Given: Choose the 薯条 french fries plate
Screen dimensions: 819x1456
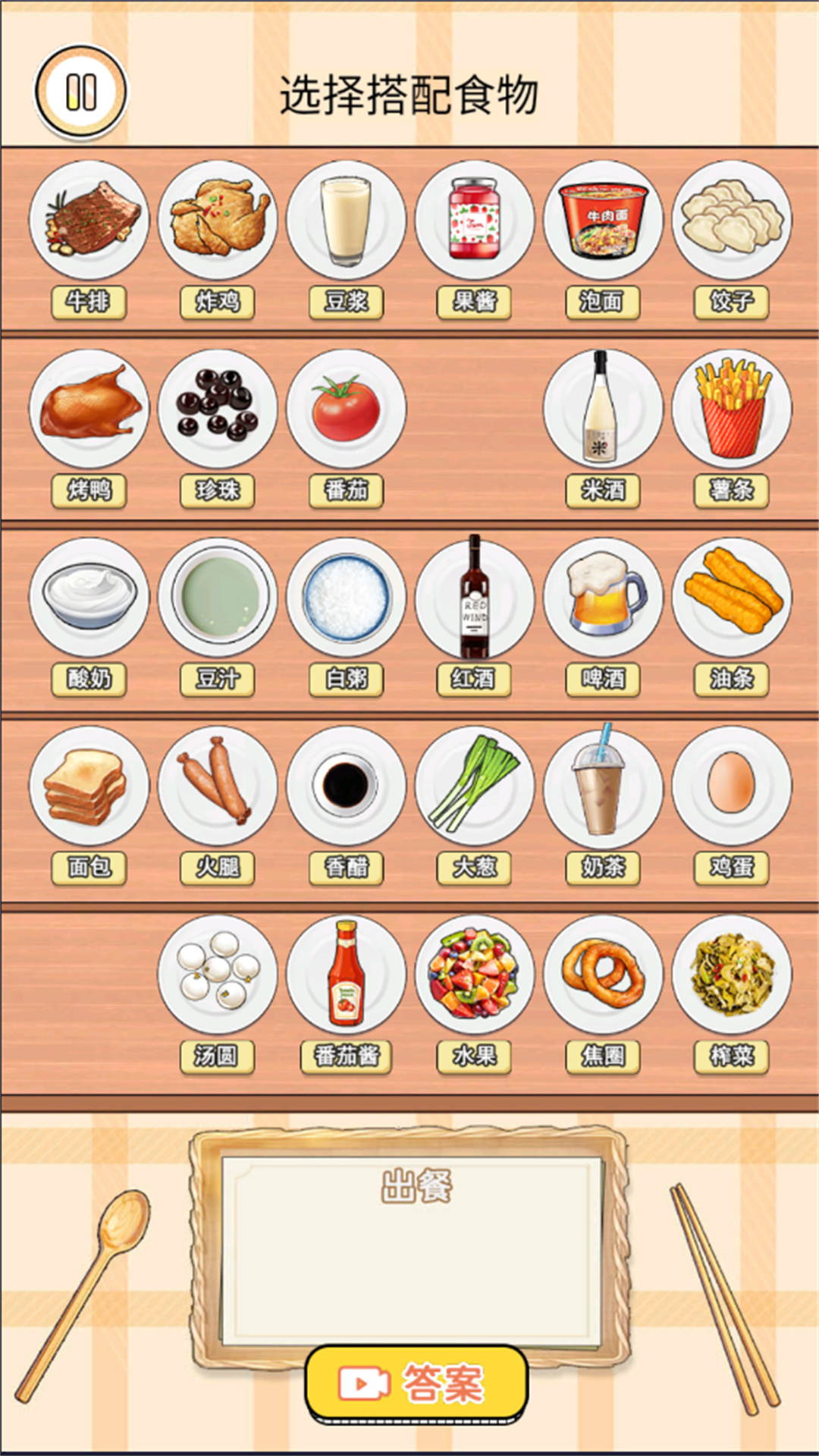Looking at the screenshot, I should (x=732, y=409).
